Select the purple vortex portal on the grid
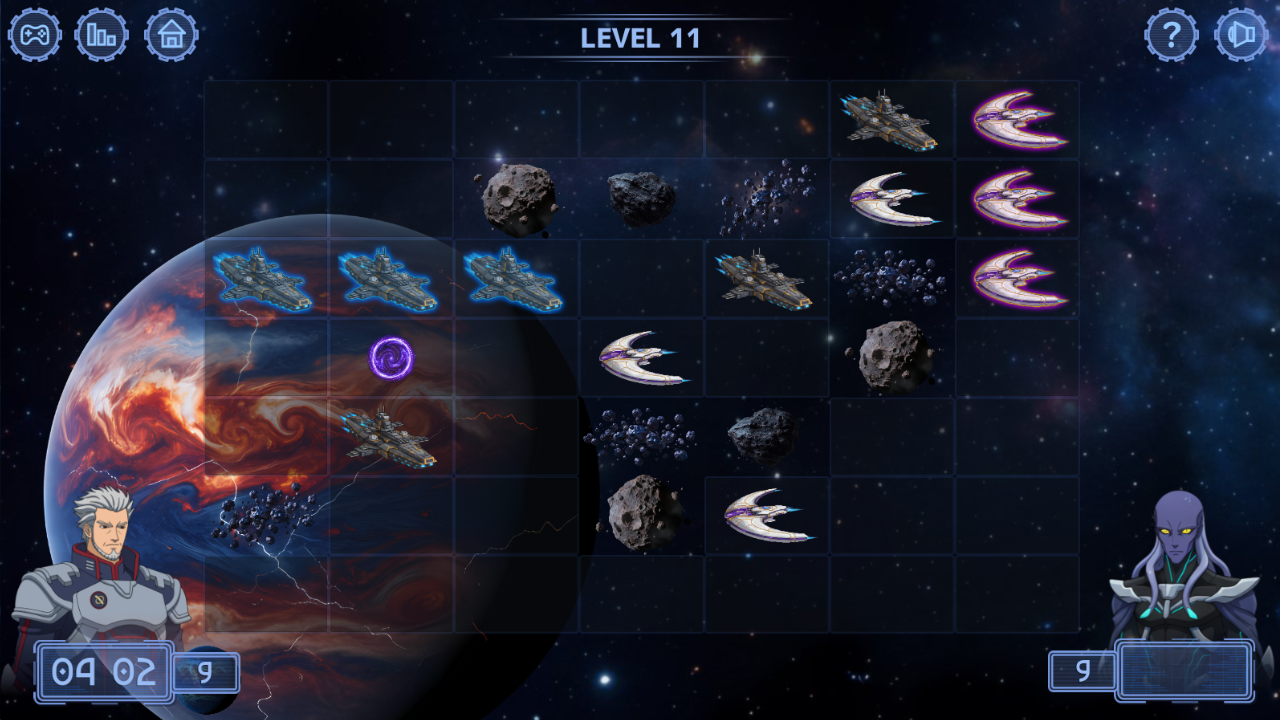Image resolution: width=1280 pixels, height=720 pixels. point(390,357)
